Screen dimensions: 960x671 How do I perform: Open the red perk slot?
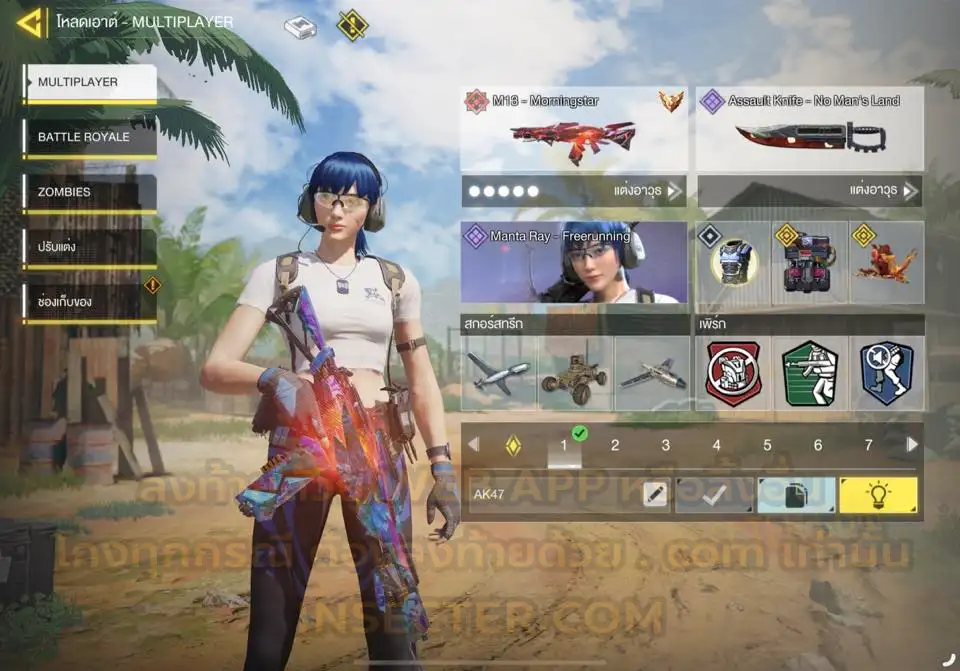[x=733, y=373]
